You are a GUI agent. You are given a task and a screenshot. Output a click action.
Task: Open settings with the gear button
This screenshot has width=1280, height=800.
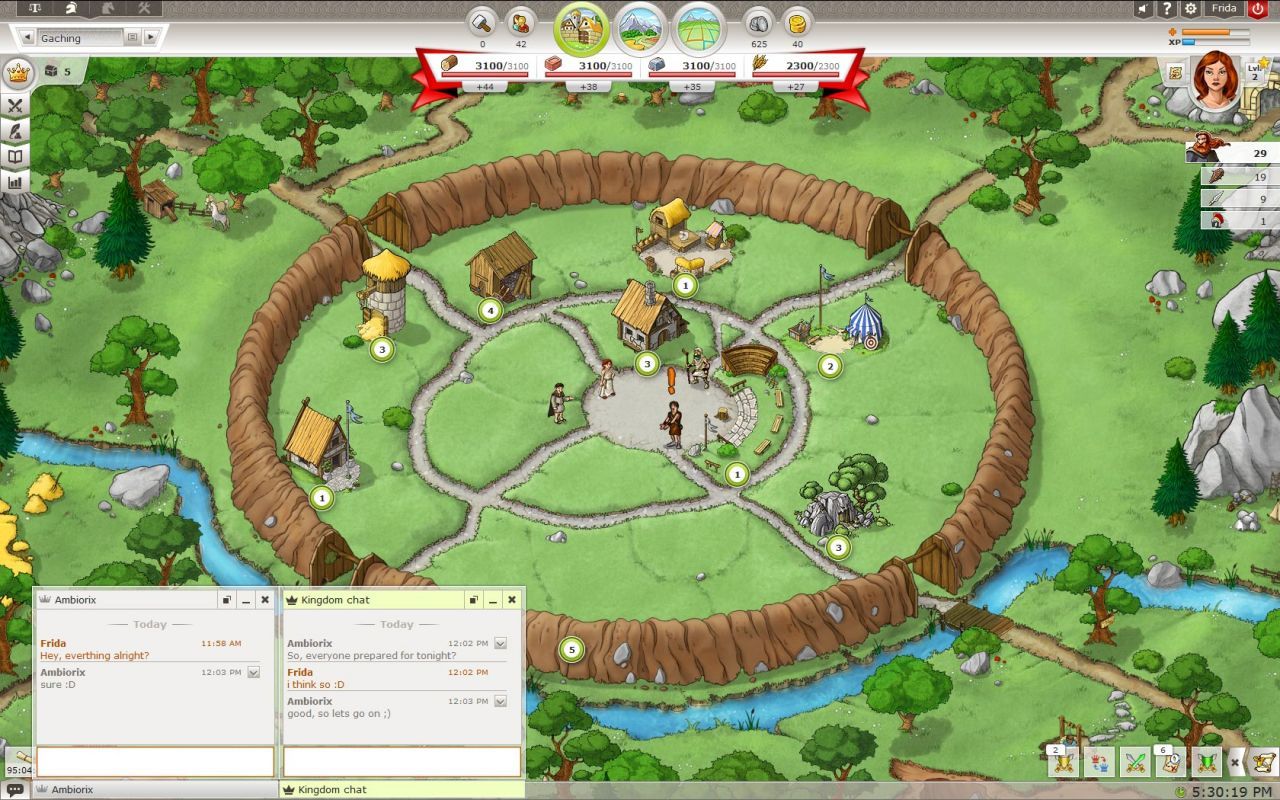point(1190,9)
